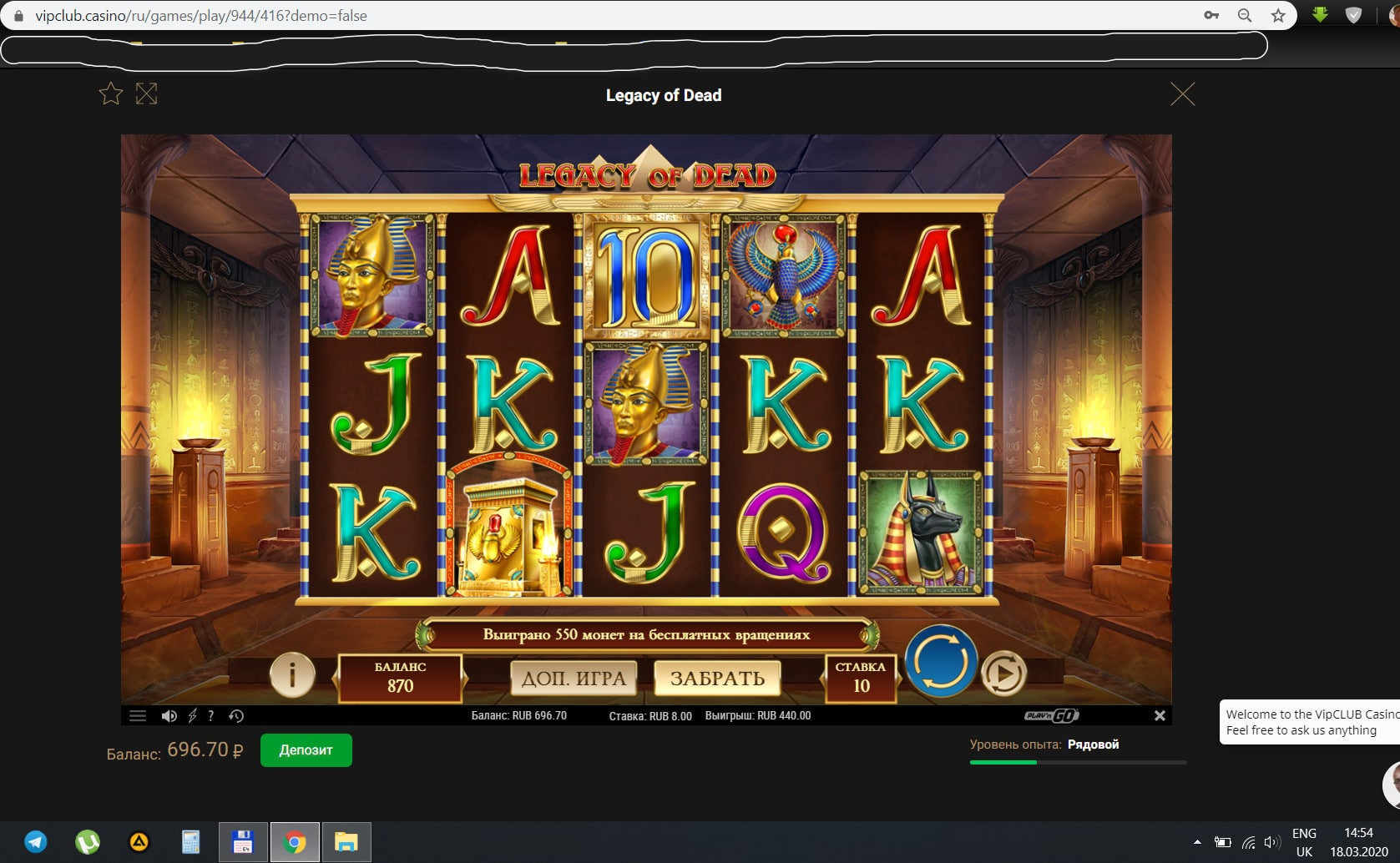The height and width of the screenshot is (863, 1400).
Task: Spin the reels with the blue button
Action: click(x=941, y=661)
